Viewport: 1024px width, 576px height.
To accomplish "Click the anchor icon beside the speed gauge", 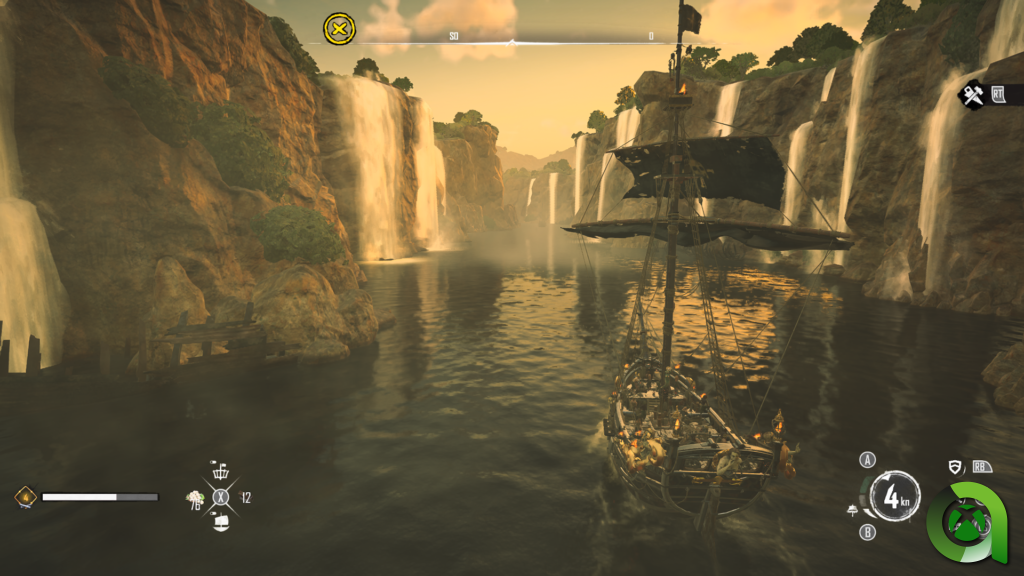I will pos(853,510).
